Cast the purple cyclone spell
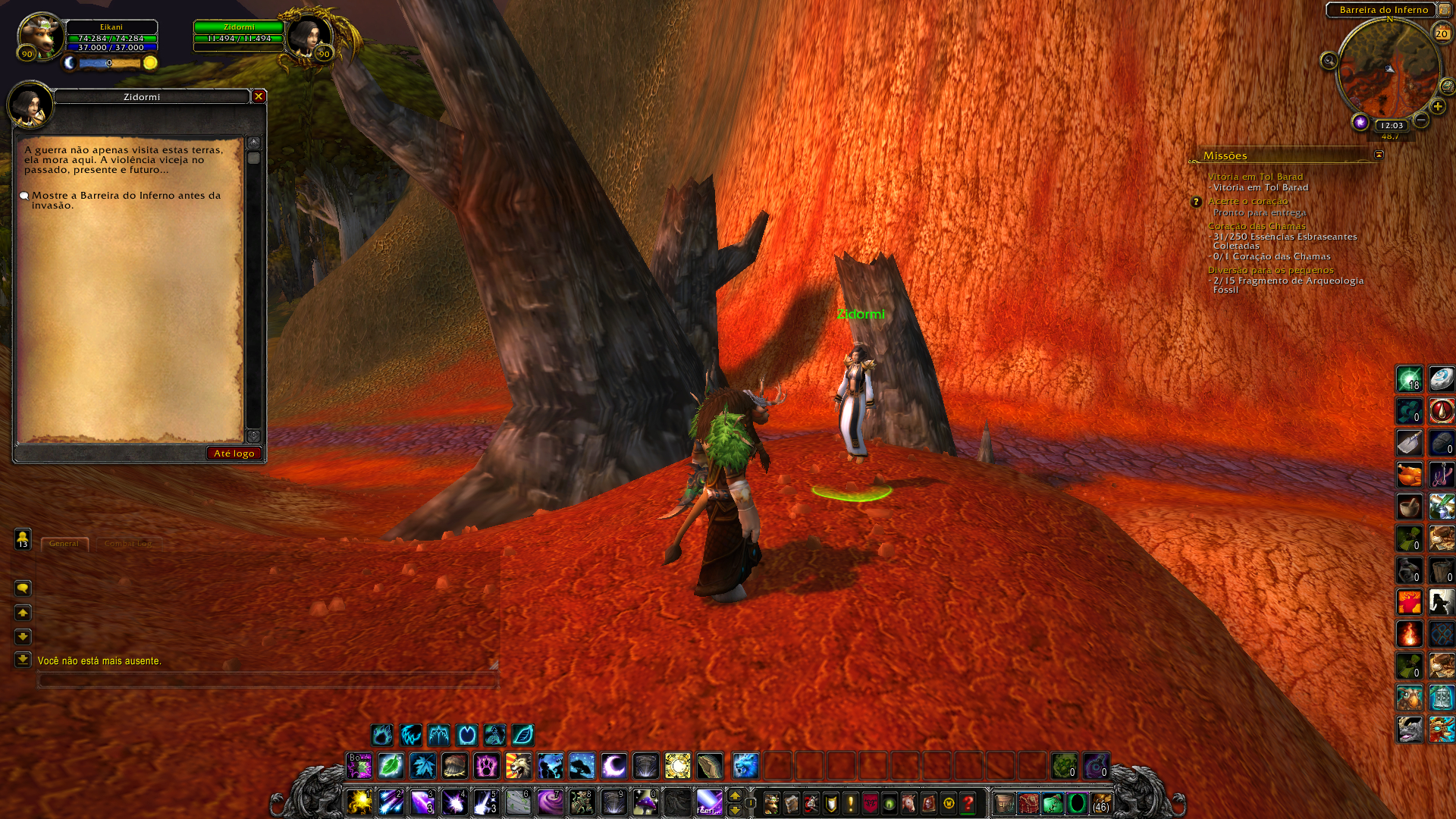The height and width of the screenshot is (819, 1456). tap(550, 802)
